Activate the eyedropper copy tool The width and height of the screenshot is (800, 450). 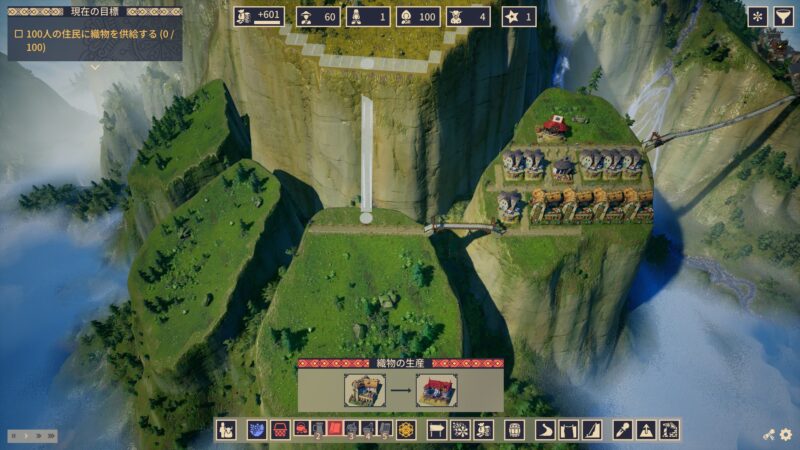[x=622, y=430]
